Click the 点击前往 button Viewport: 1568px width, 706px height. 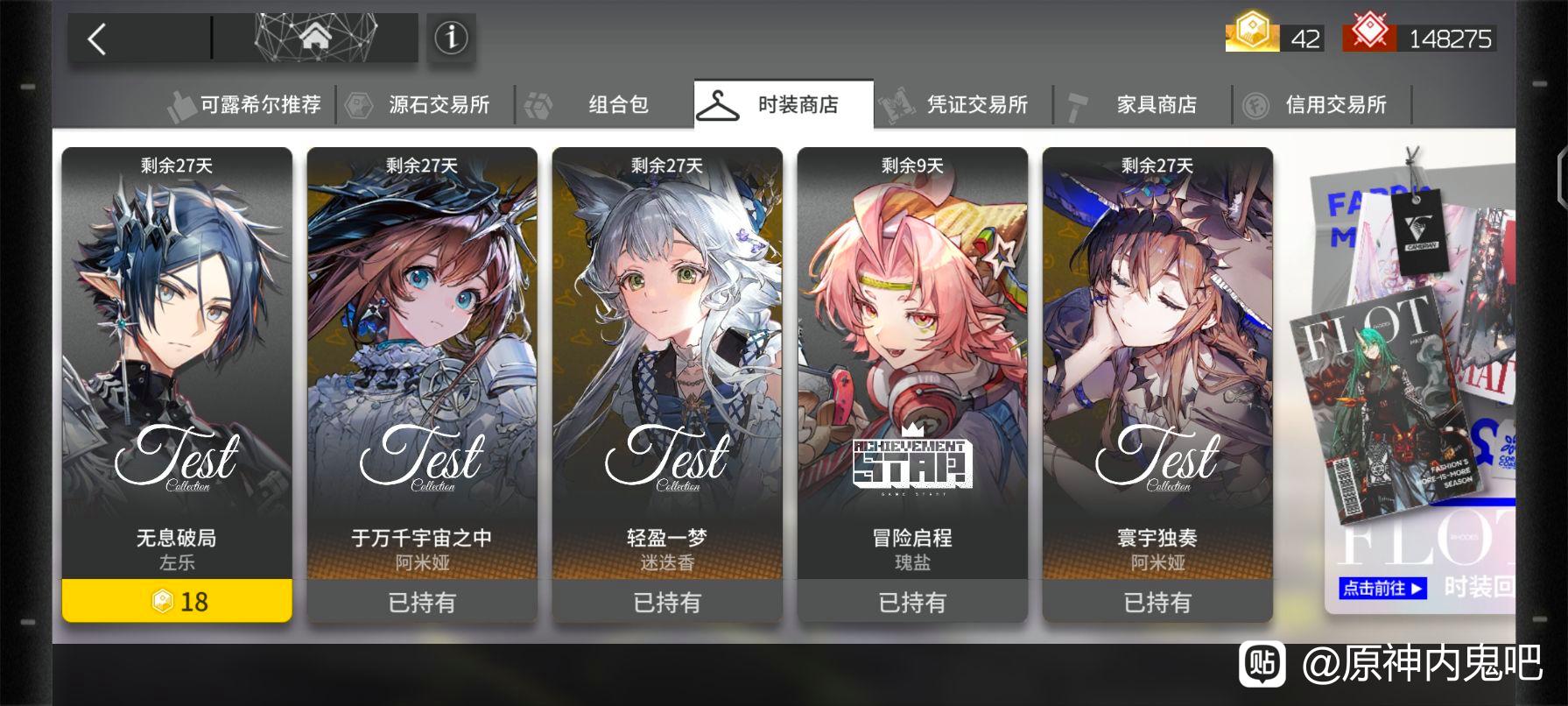[1382, 588]
